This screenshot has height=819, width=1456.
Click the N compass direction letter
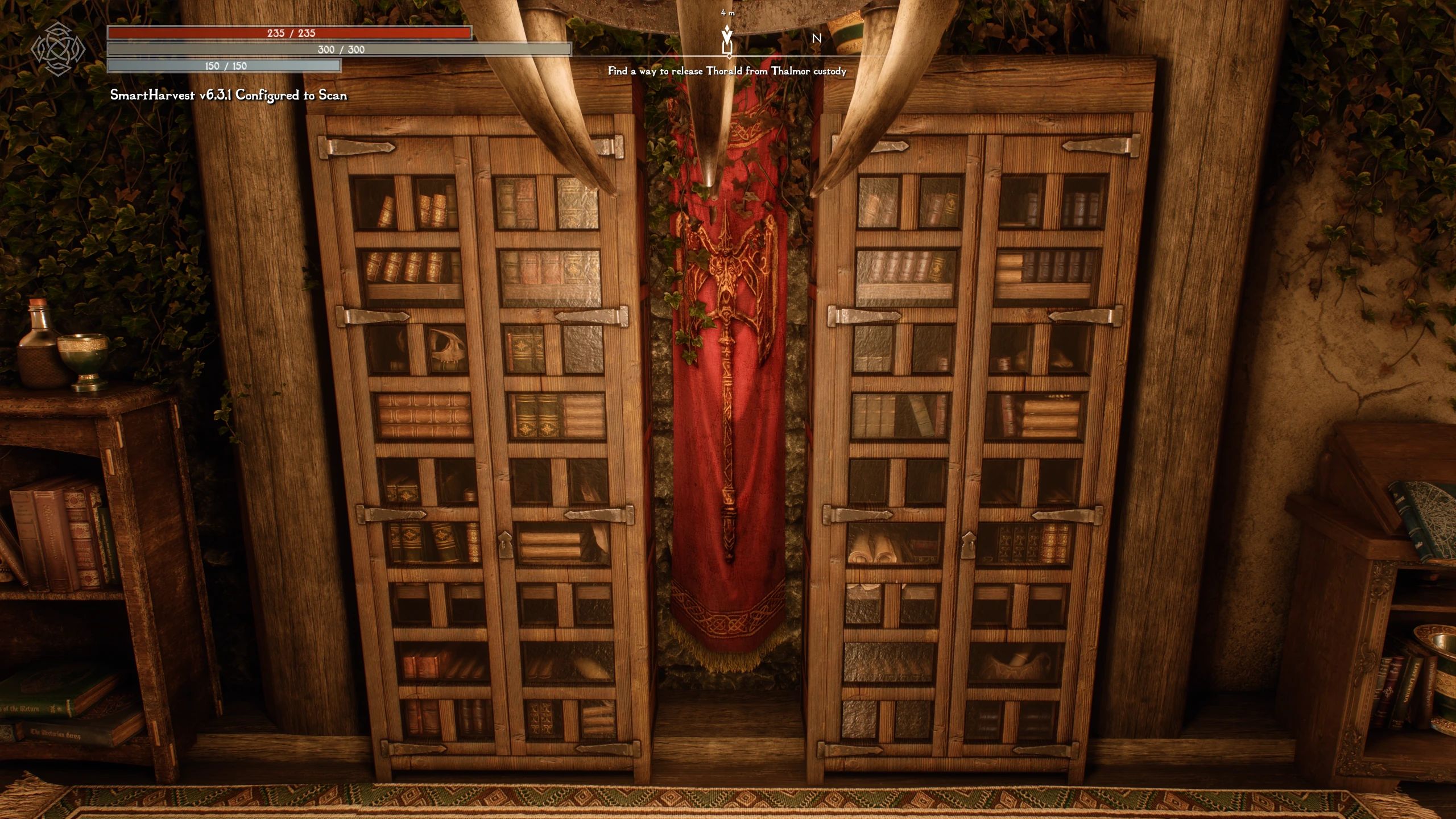pyautogui.click(x=816, y=39)
